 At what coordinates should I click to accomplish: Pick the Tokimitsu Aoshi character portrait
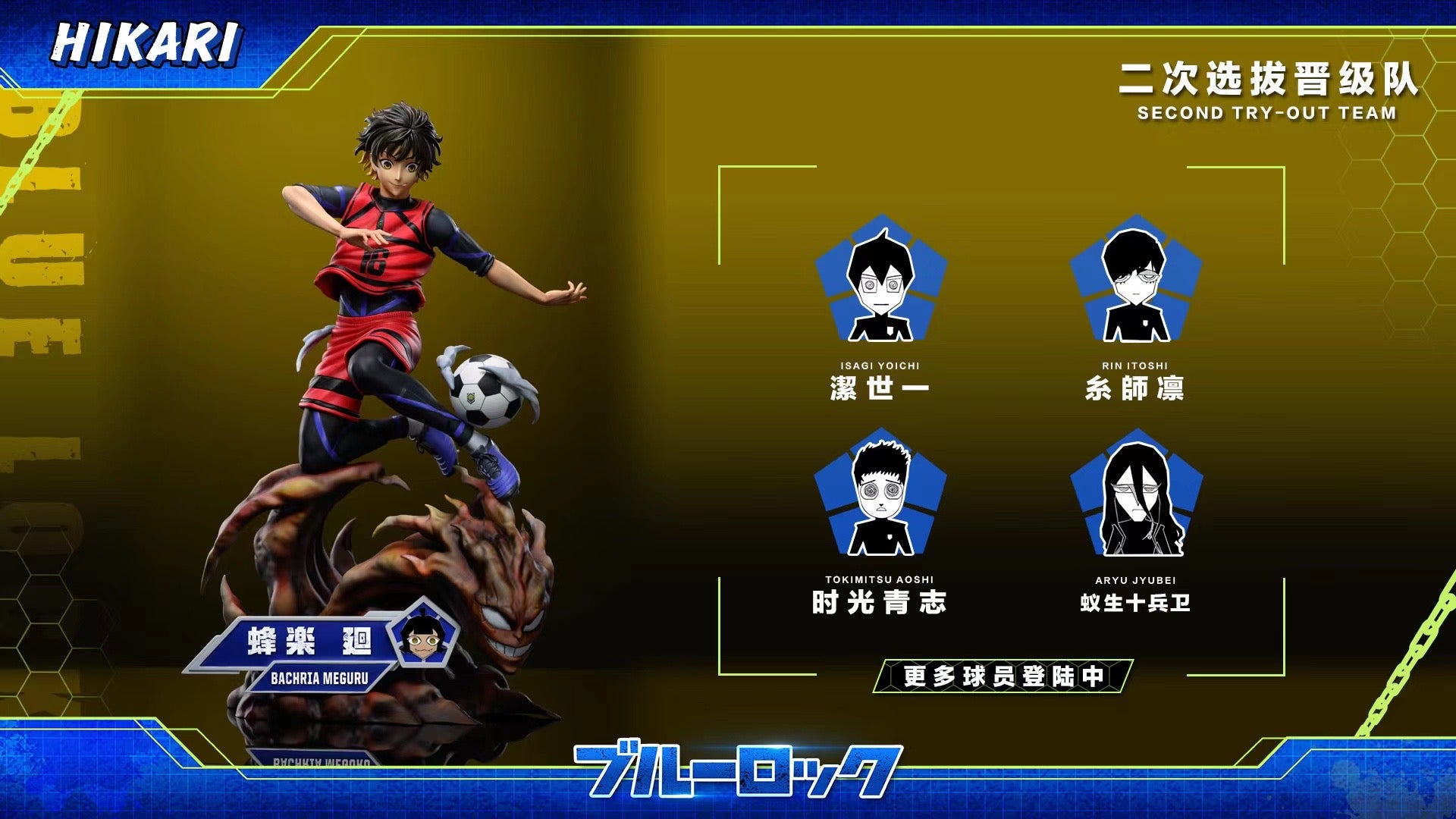pos(880,498)
